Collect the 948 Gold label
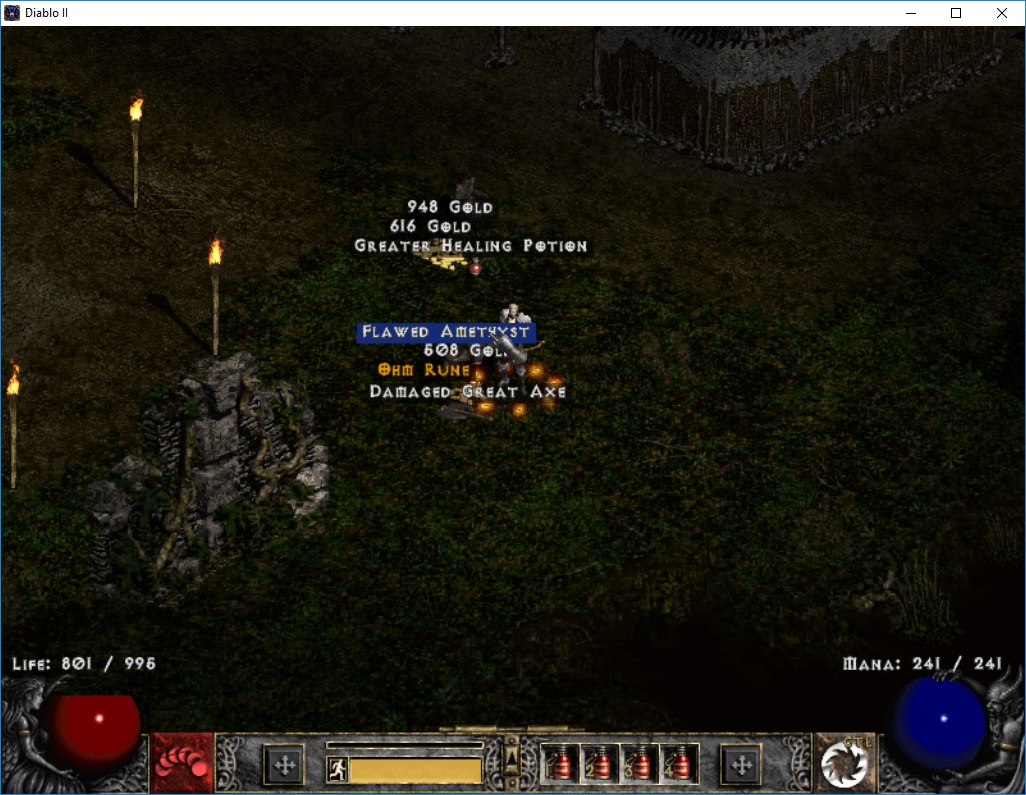Screen dimensions: 1026x795 pos(450,207)
